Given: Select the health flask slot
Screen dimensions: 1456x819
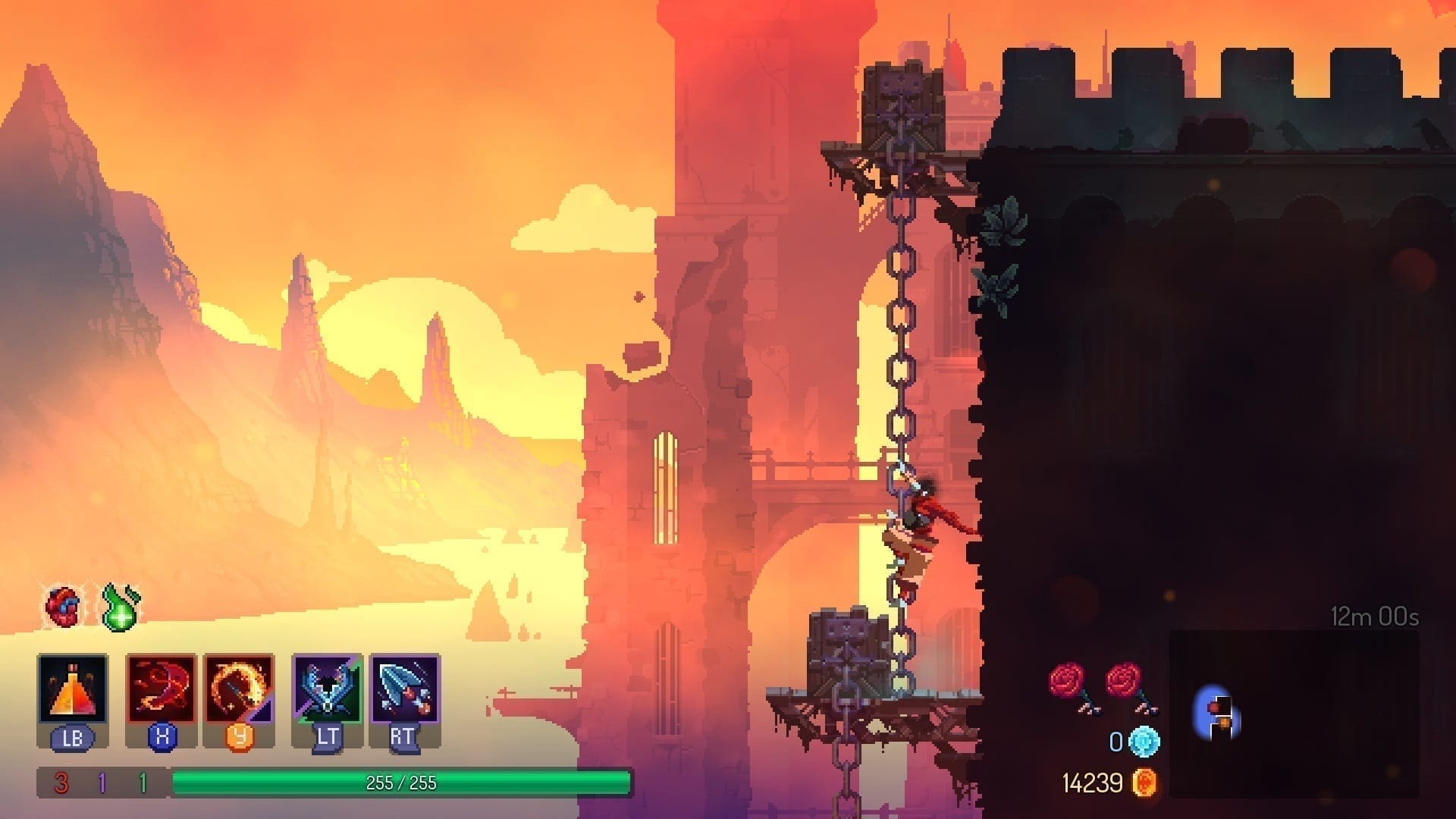Looking at the screenshot, I should [x=72, y=689].
